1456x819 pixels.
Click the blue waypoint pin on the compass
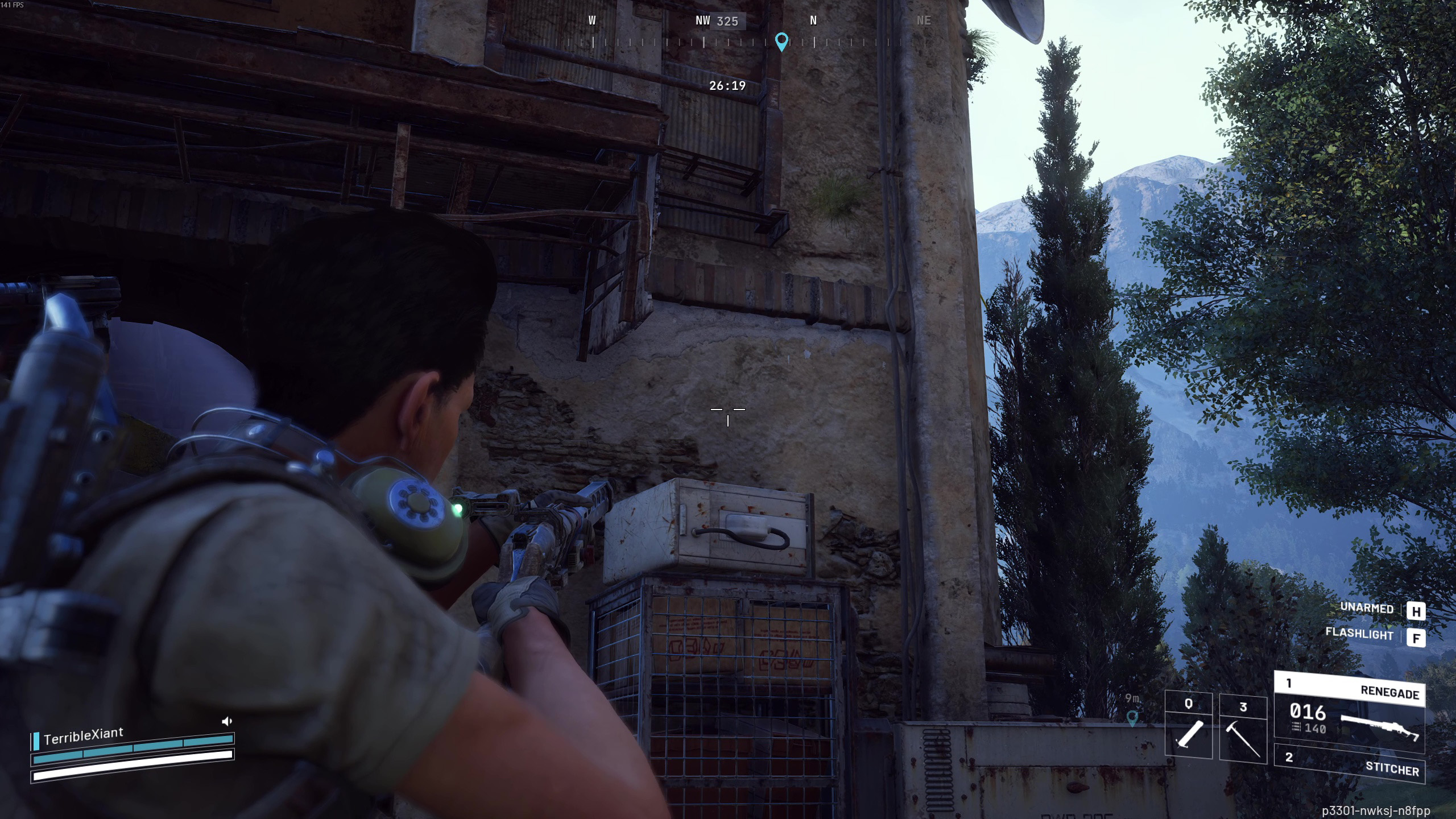click(781, 41)
